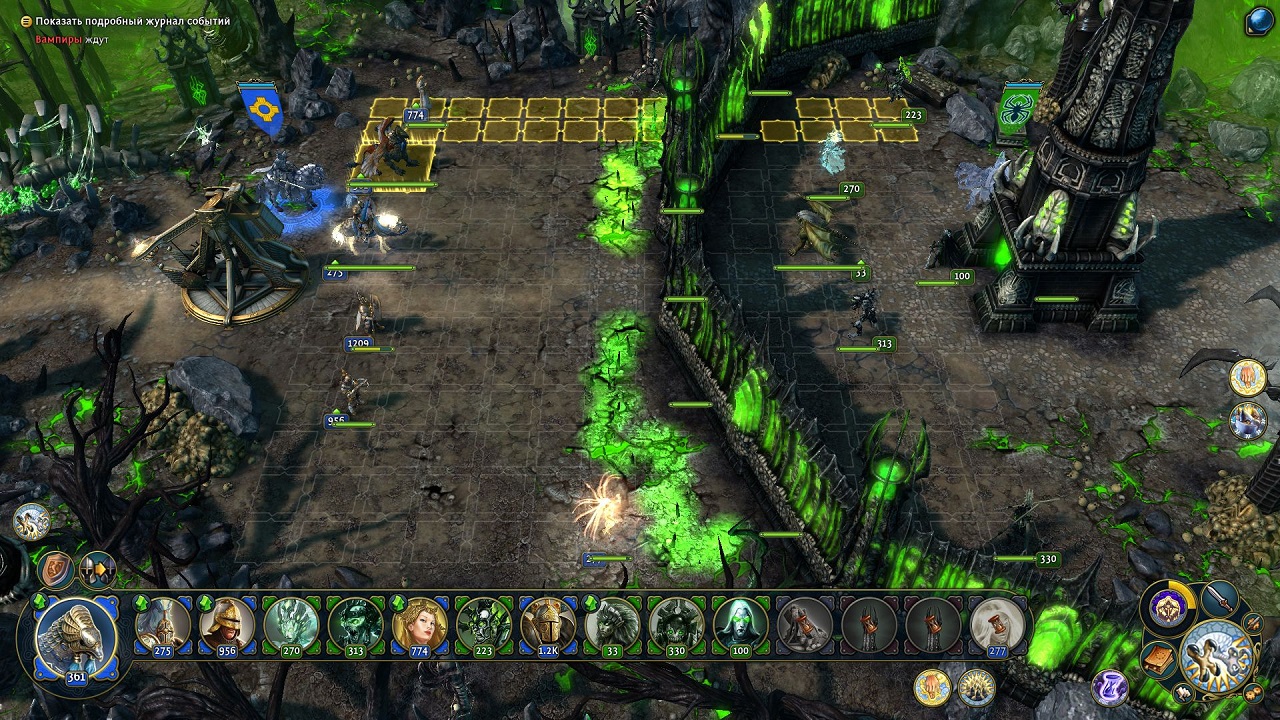
Task: Click the two helmets arrow icon
Action: 98,570
